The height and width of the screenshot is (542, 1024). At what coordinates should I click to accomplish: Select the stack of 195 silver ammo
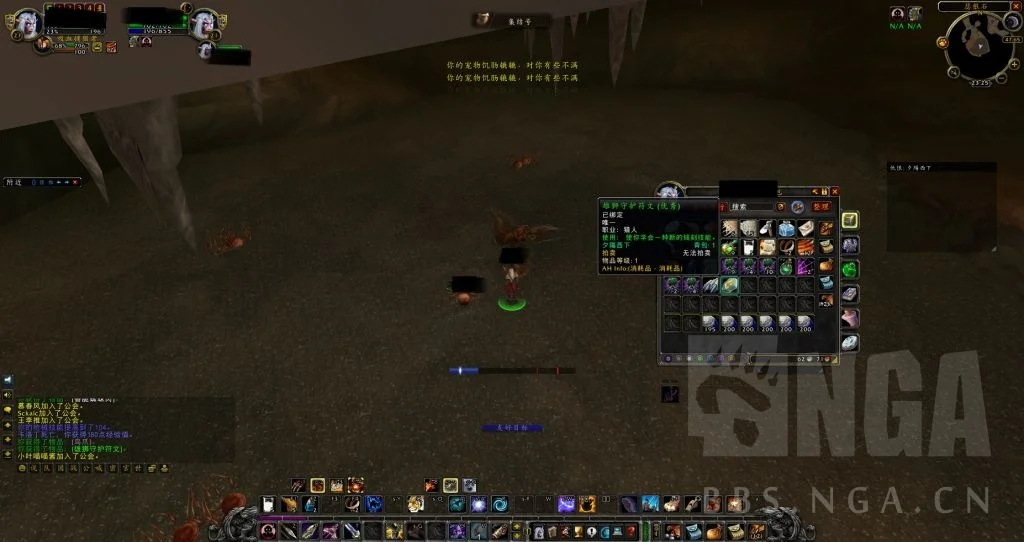(710, 323)
